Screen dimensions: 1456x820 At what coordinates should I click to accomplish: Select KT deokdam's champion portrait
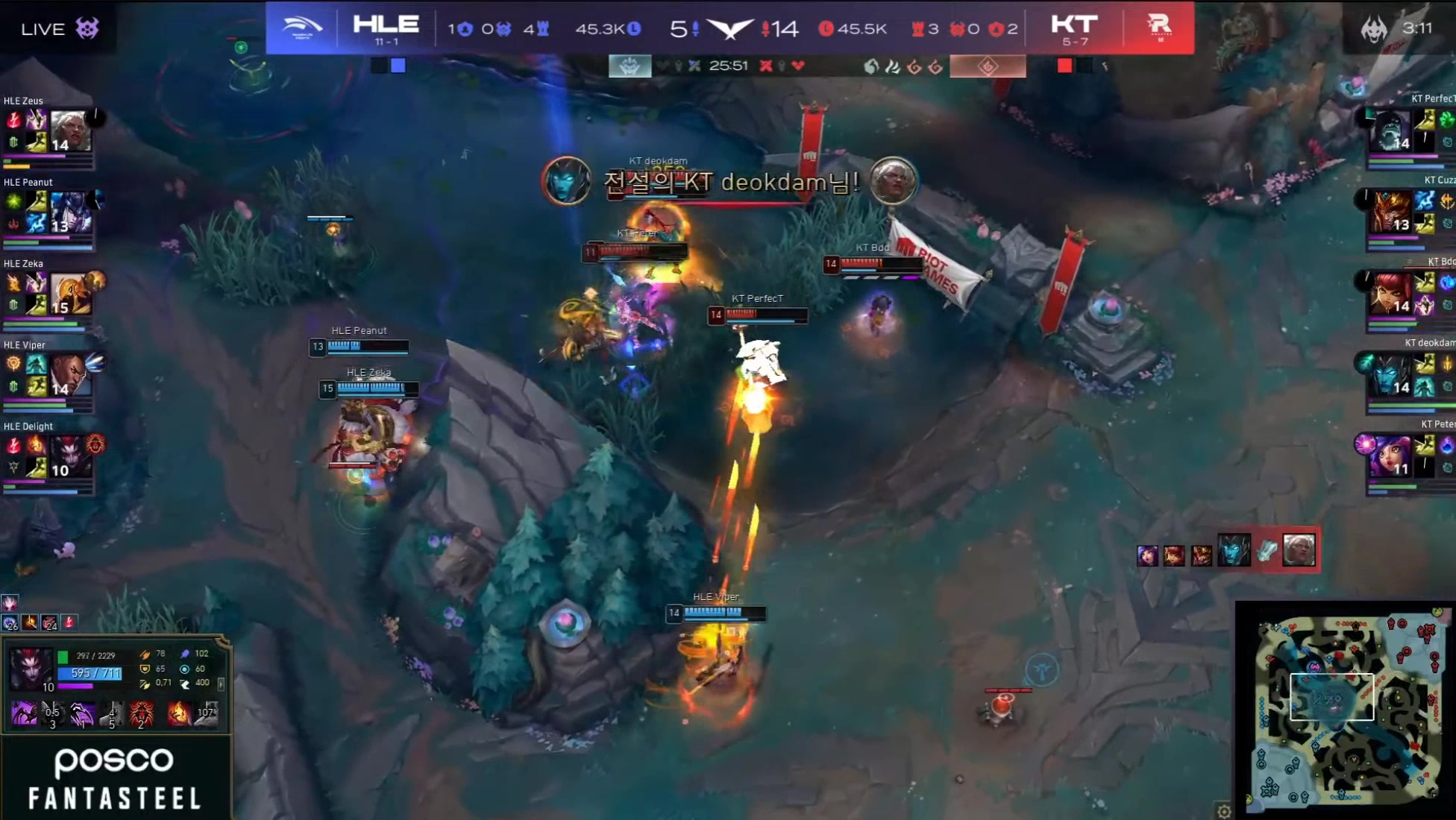coord(1390,375)
